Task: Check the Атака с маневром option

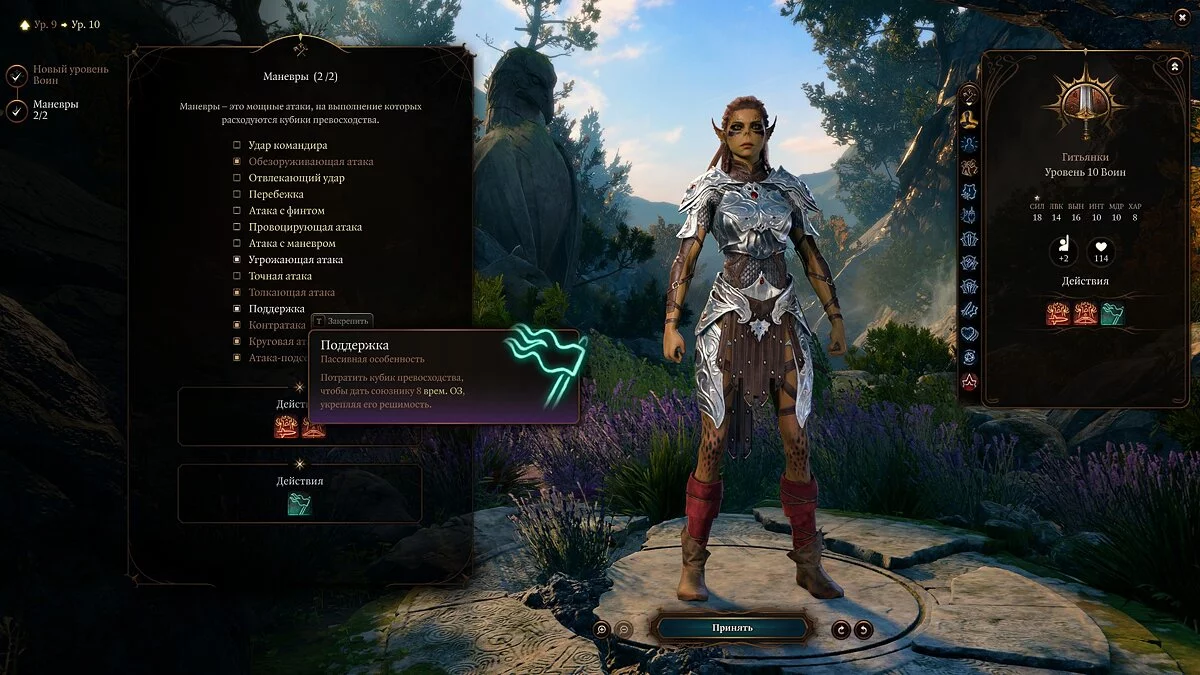Action: point(237,243)
